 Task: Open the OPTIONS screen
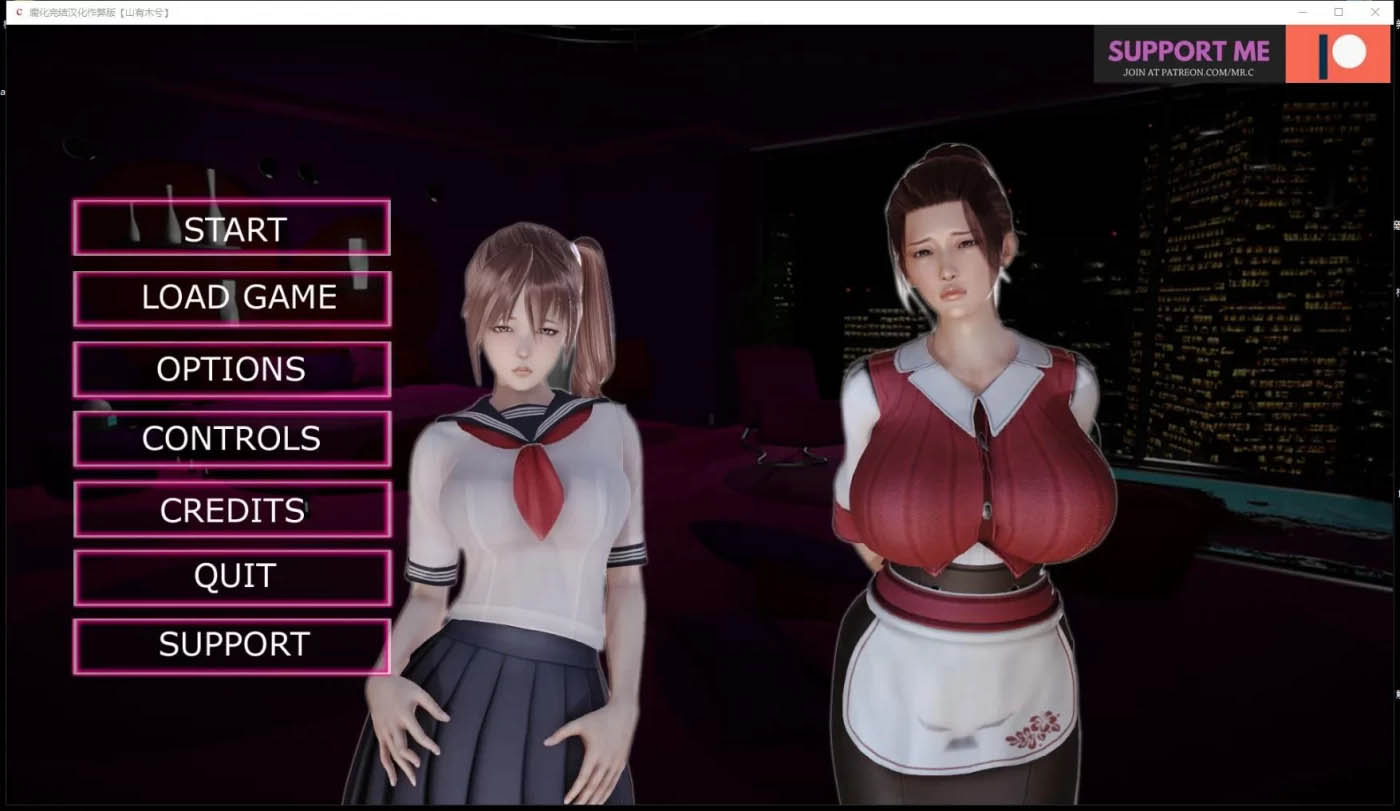(232, 368)
